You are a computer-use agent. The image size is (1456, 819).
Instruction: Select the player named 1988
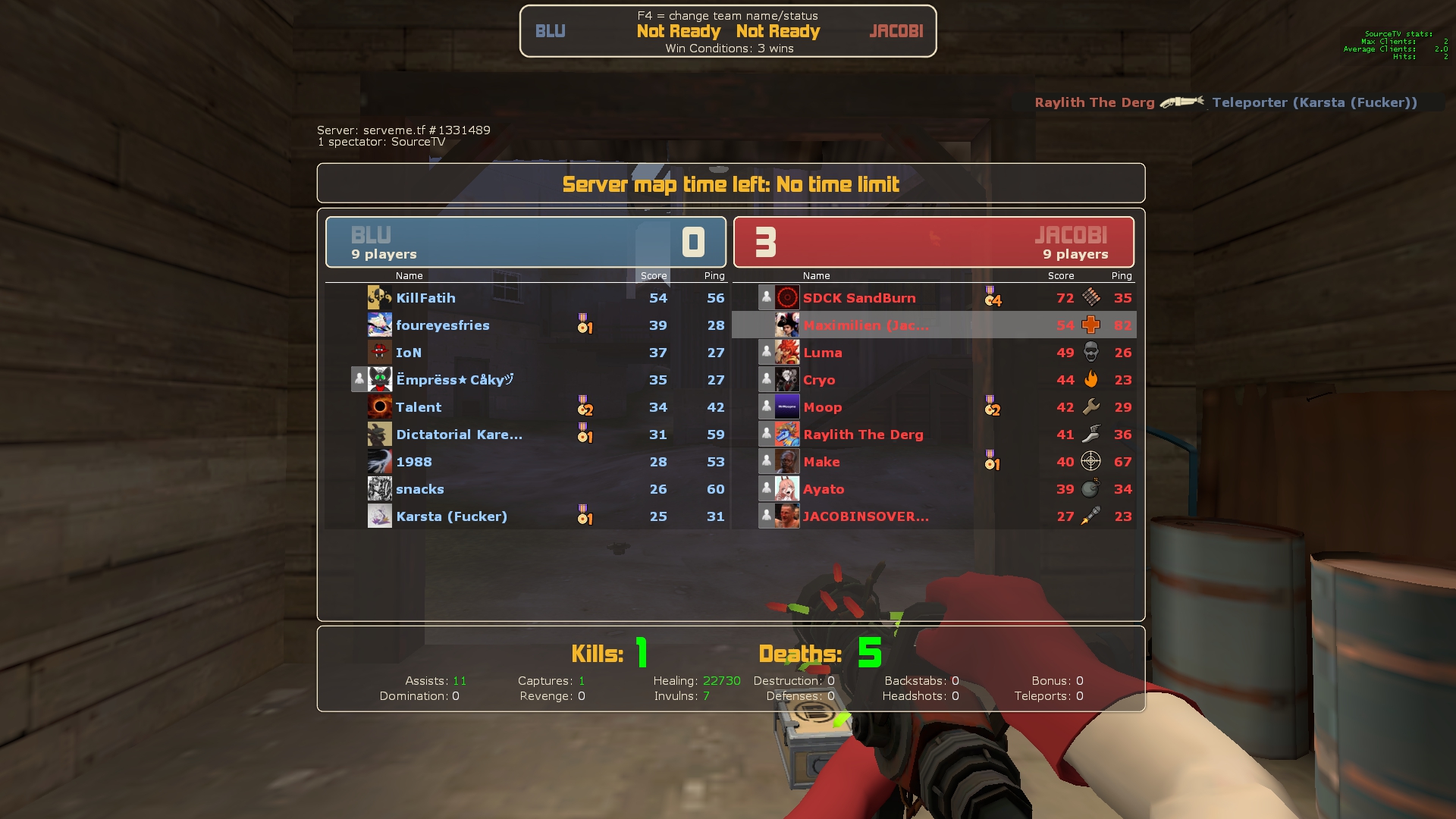pyautogui.click(x=413, y=462)
